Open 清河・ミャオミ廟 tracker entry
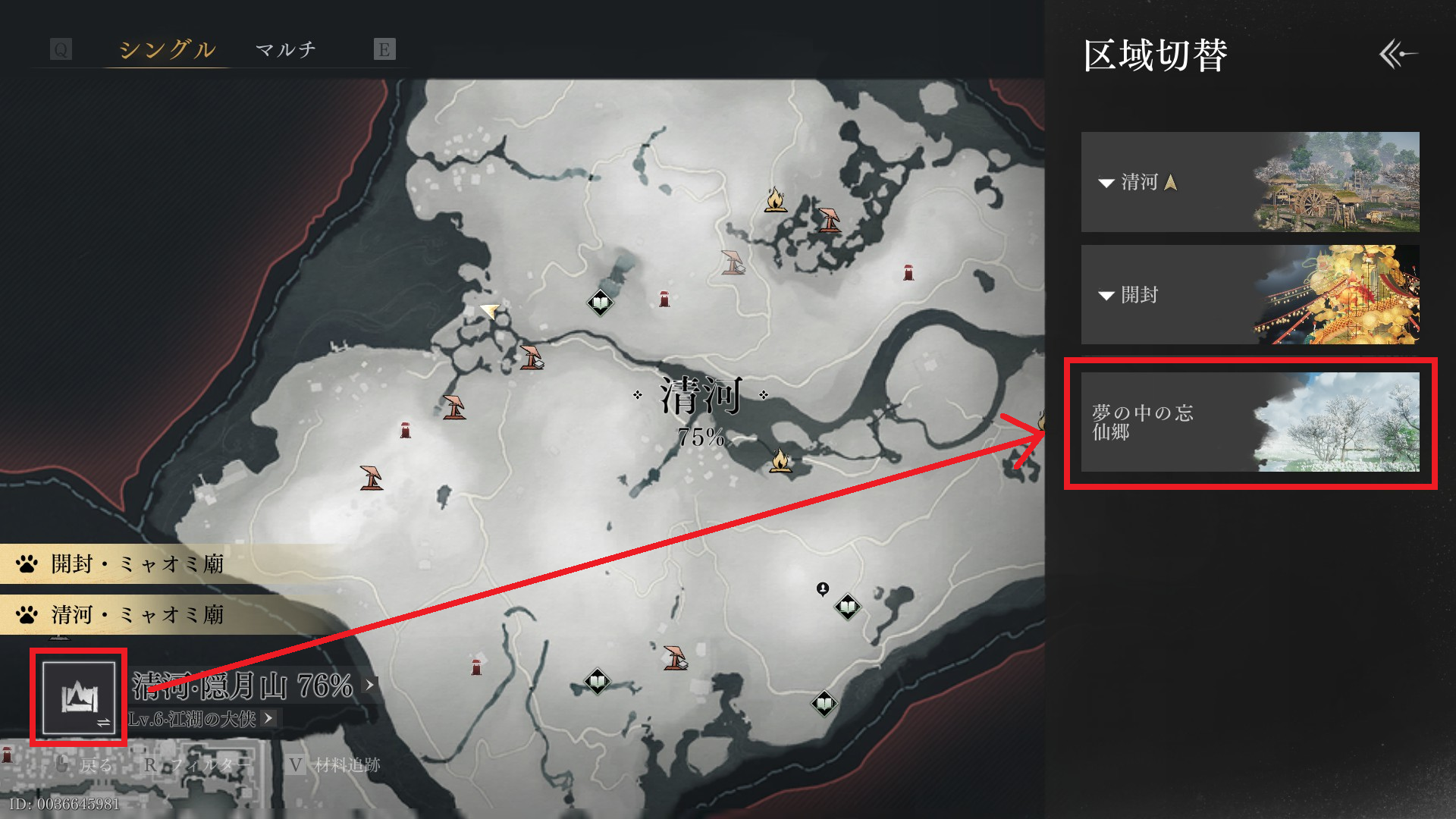This screenshot has height=819, width=1456. click(x=136, y=614)
